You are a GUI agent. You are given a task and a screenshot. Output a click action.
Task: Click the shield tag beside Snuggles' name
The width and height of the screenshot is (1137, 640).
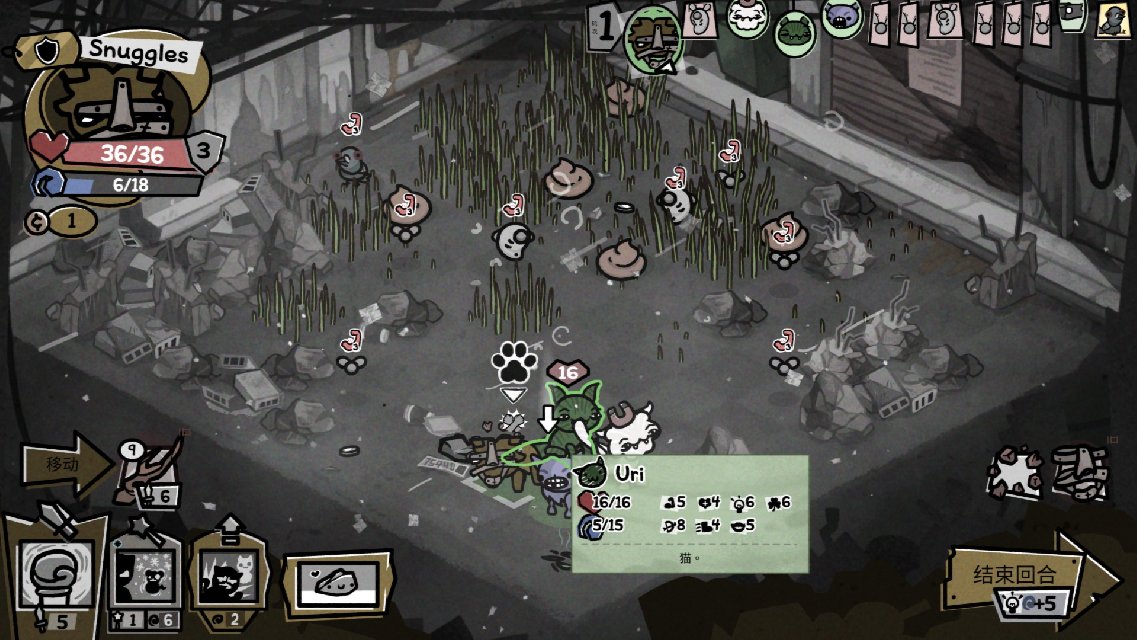(x=48, y=49)
